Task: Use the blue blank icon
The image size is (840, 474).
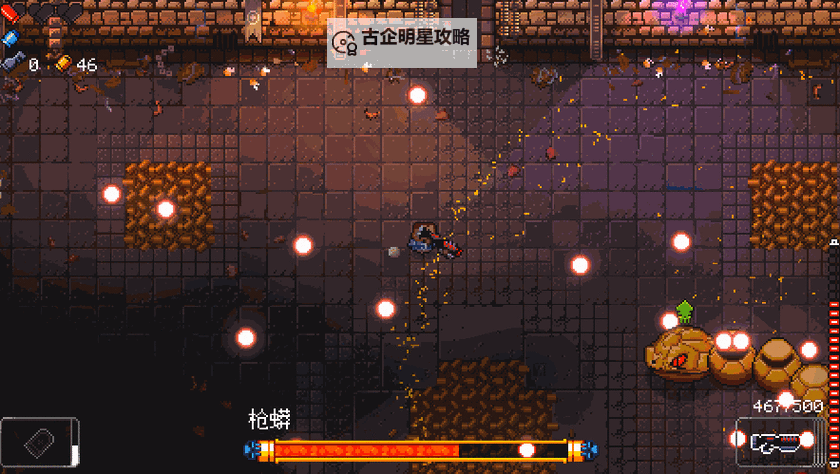Action: [x=11, y=37]
